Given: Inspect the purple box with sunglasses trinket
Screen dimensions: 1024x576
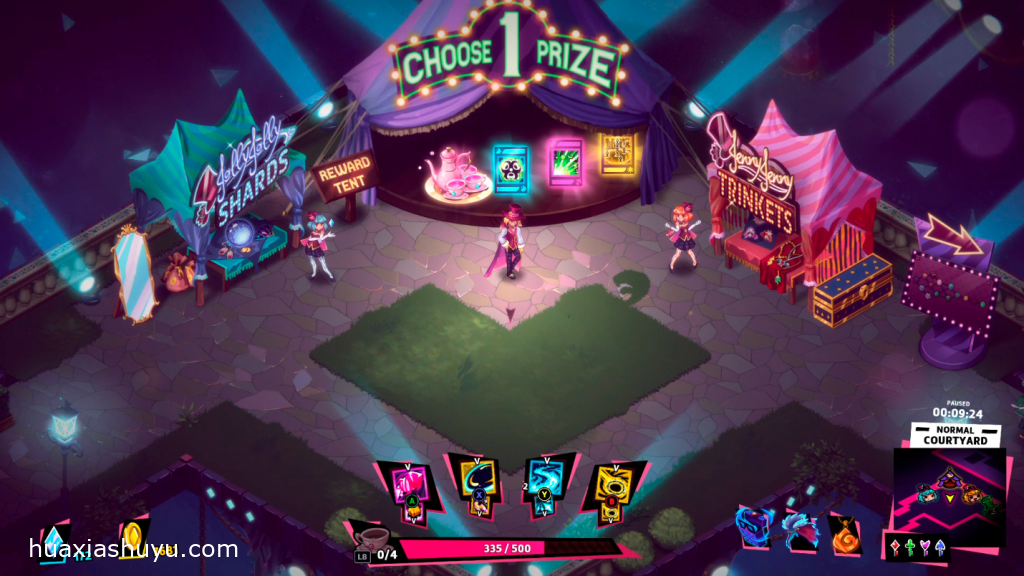Looking at the screenshot, I should coord(753,527).
